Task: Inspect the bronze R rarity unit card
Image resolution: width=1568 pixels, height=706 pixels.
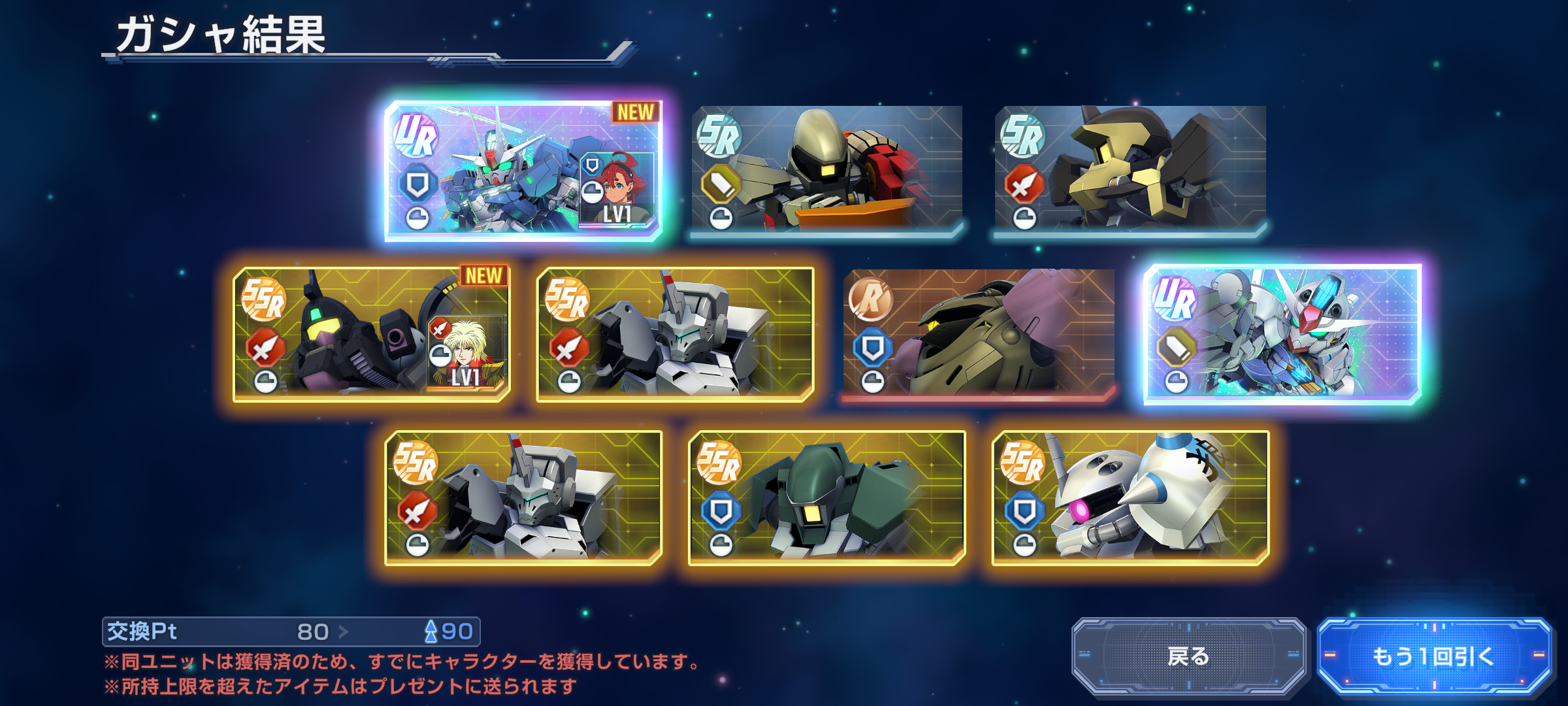Action: [x=979, y=334]
